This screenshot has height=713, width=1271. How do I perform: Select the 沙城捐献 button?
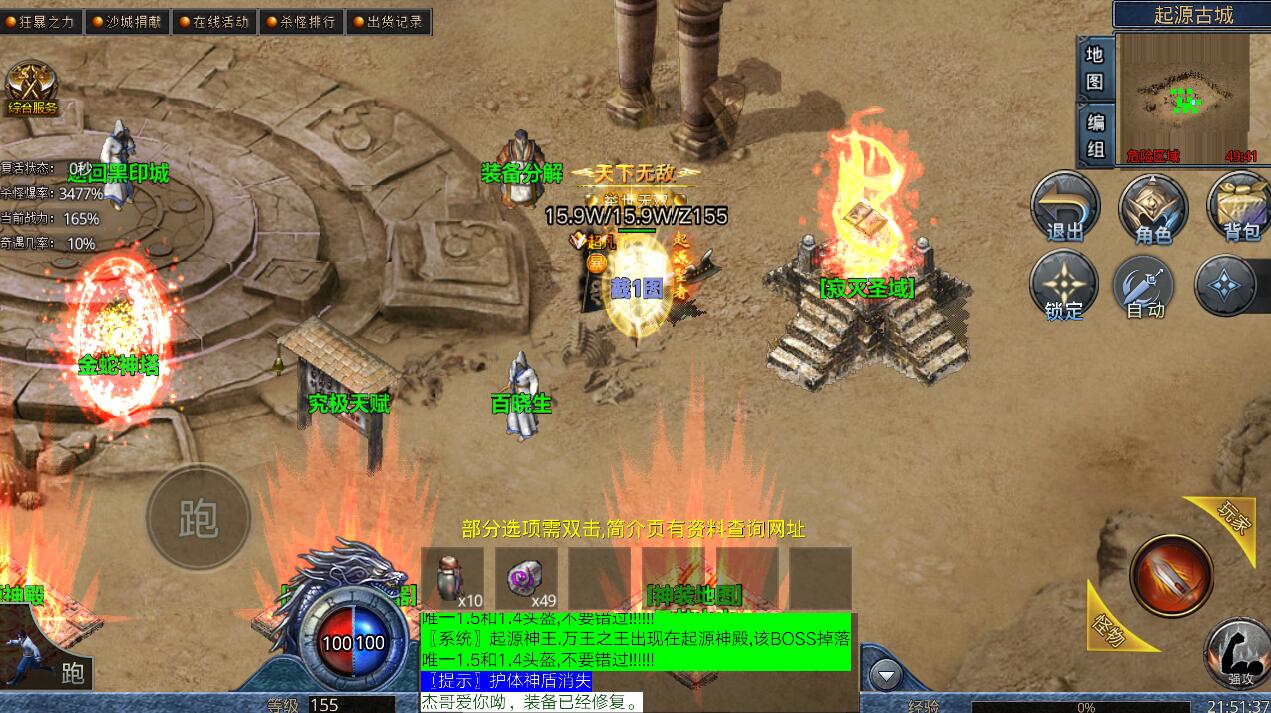[x=127, y=21]
